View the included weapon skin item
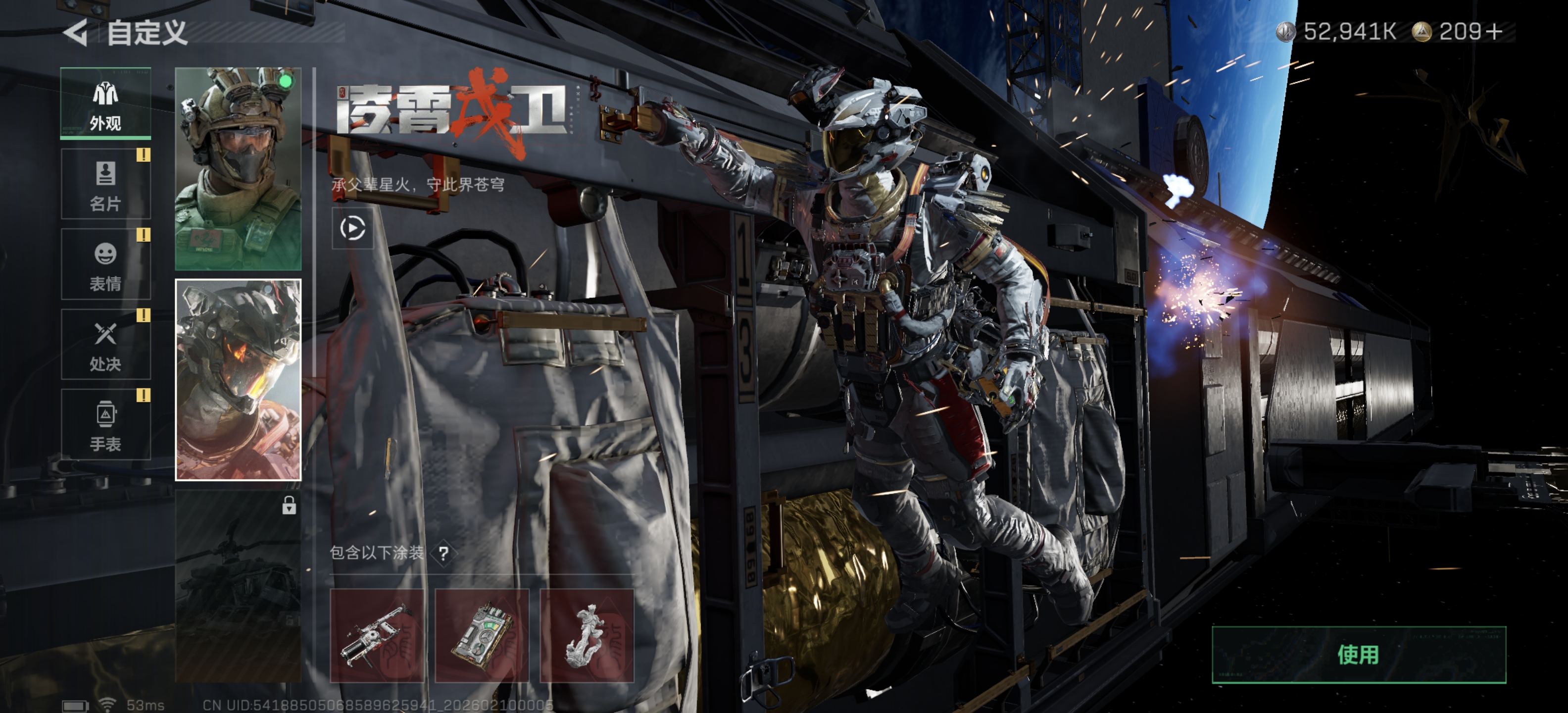This screenshot has width=1568, height=713. click(x=377, y=636)
